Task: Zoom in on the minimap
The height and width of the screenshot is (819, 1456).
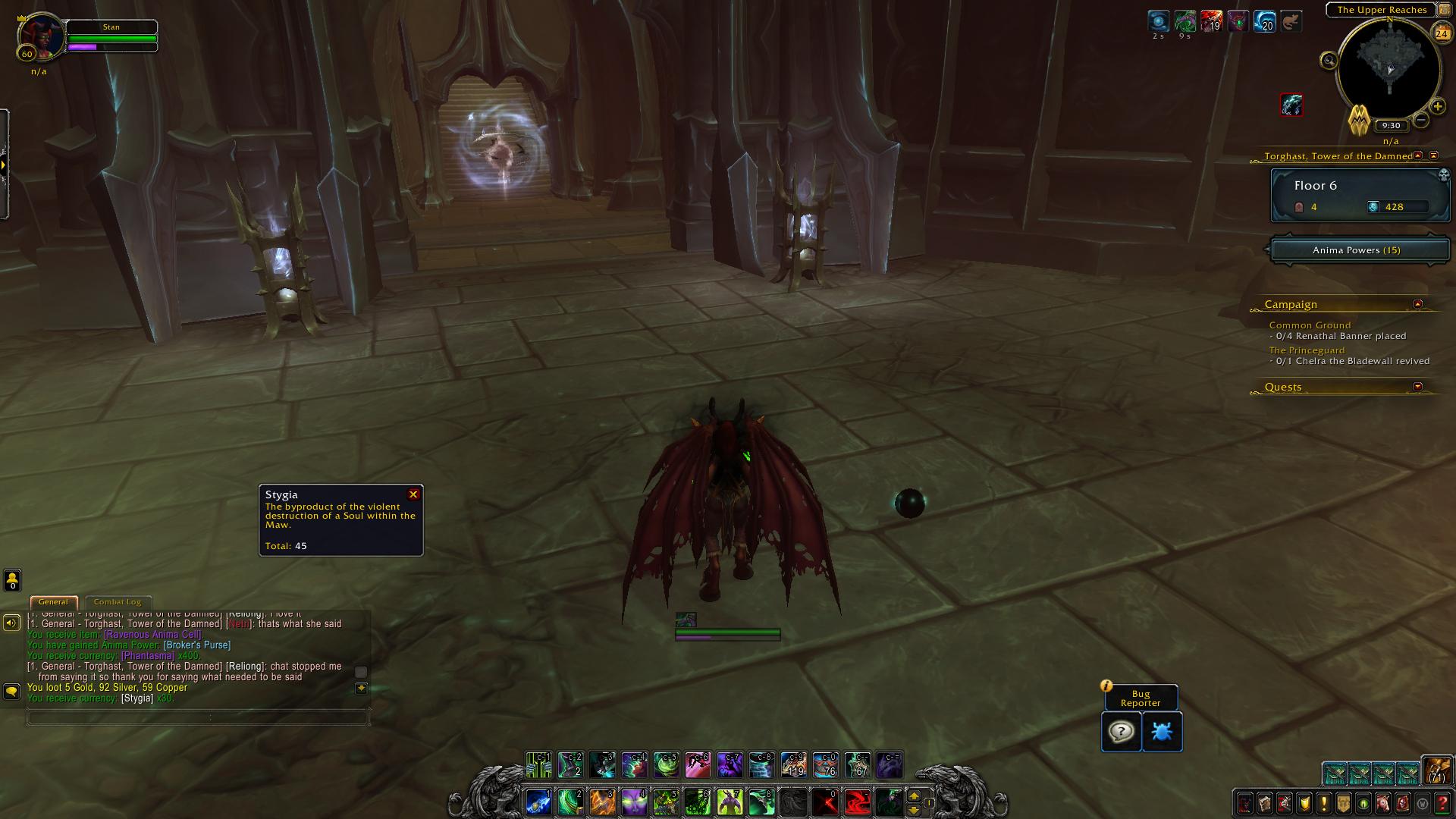Action: click(1437, 107)
